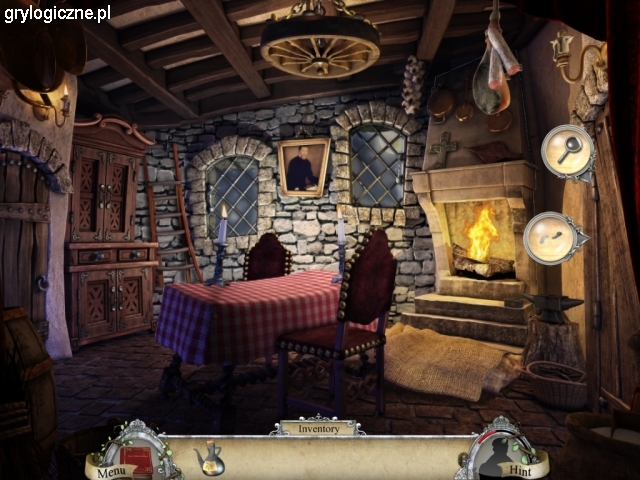Image resolution: width=640 pixels, height=480 pixels.
Task: Select the oil lamp in inventory
Action: [x=208, y=458]
